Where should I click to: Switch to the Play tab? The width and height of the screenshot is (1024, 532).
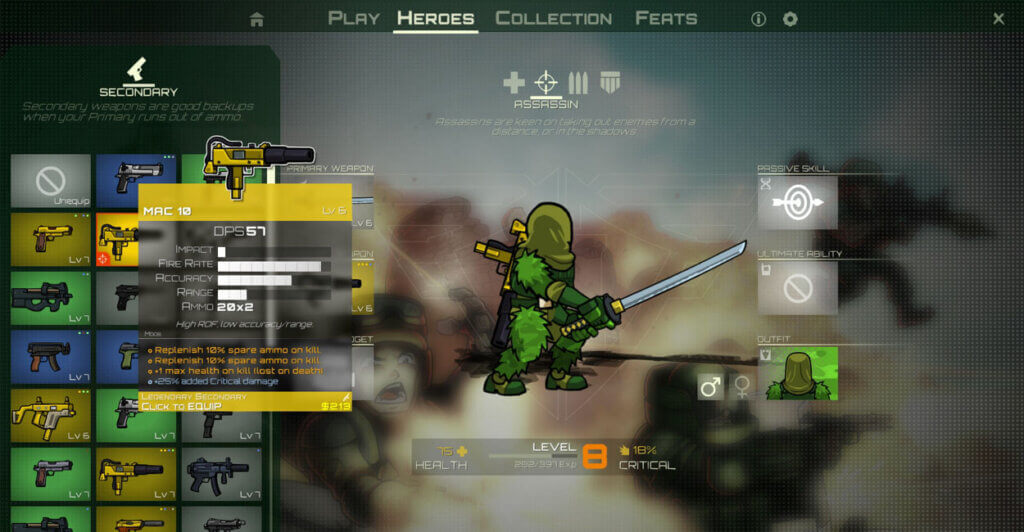click(354, 18)
